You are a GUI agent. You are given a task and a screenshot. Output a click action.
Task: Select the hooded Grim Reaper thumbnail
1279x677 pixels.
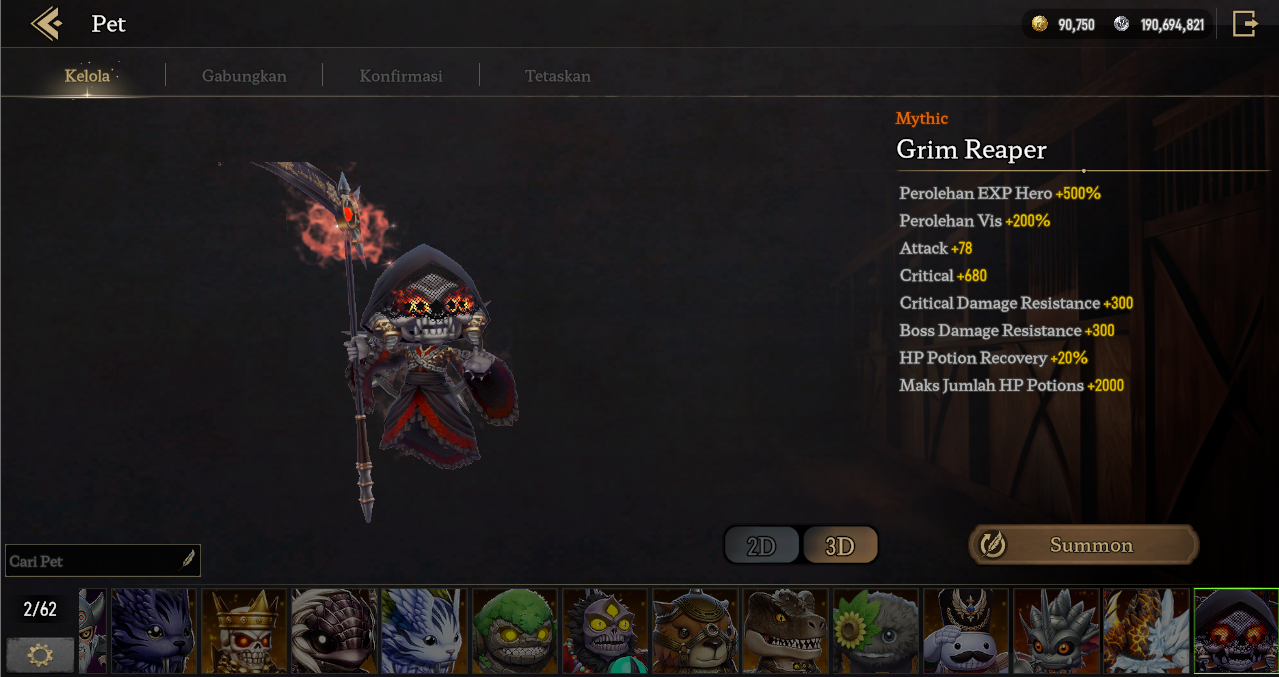coord(1236,630)
